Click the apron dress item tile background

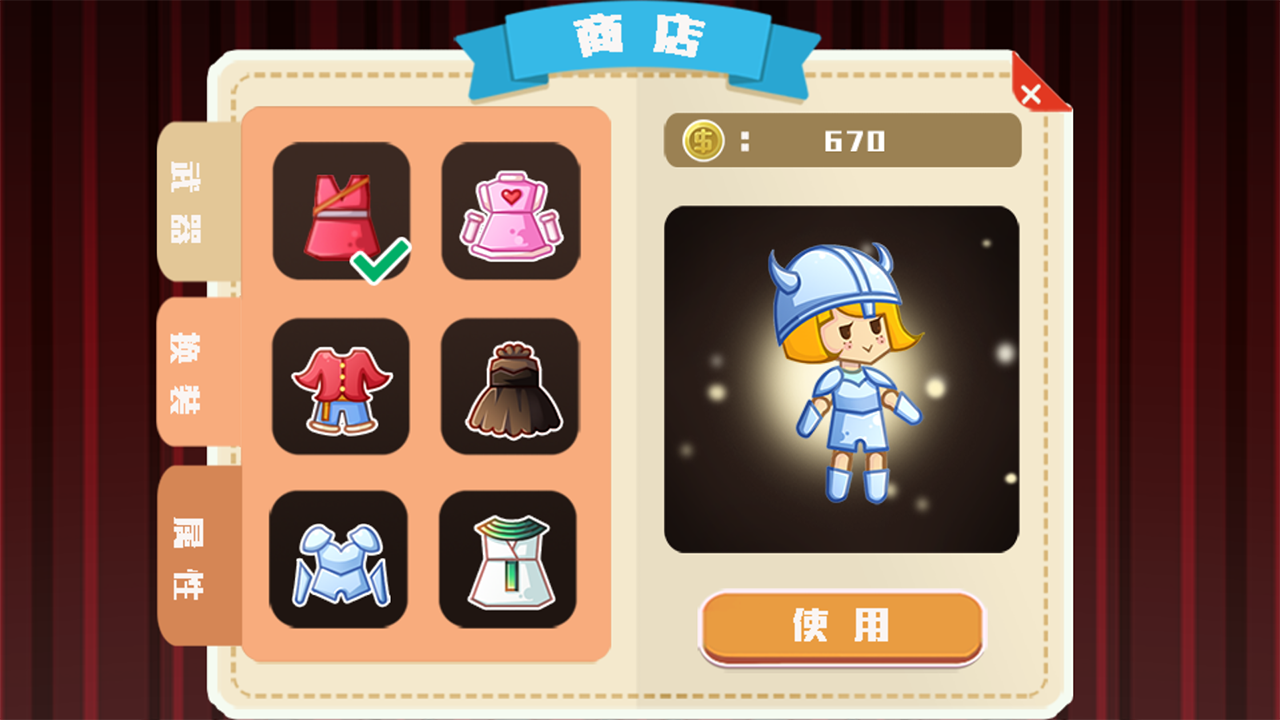pyautogui.click(x=510, y=213)
